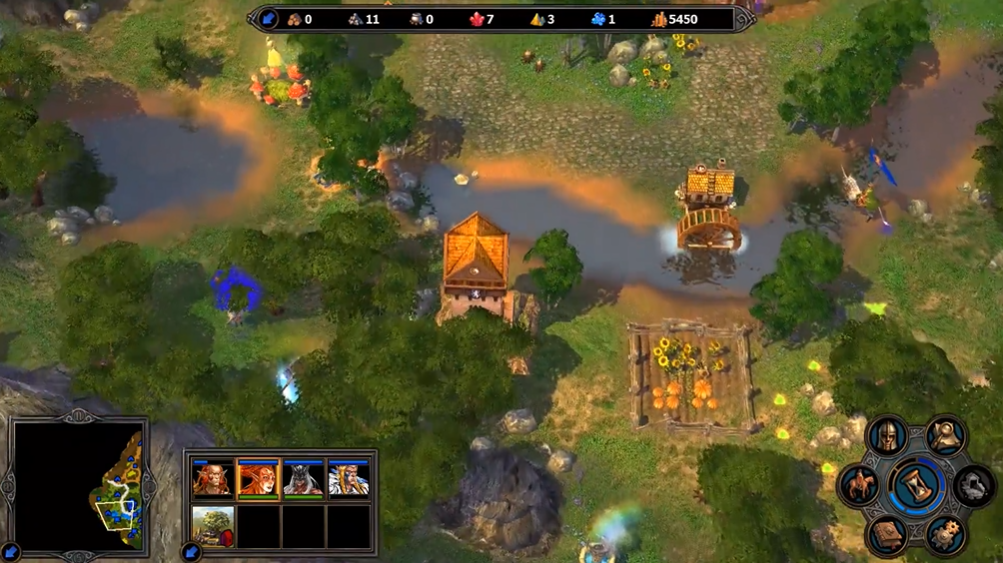Open the spellbook icon
The height and width of the screenshot is (563, 1003).
tap(887, 535)
